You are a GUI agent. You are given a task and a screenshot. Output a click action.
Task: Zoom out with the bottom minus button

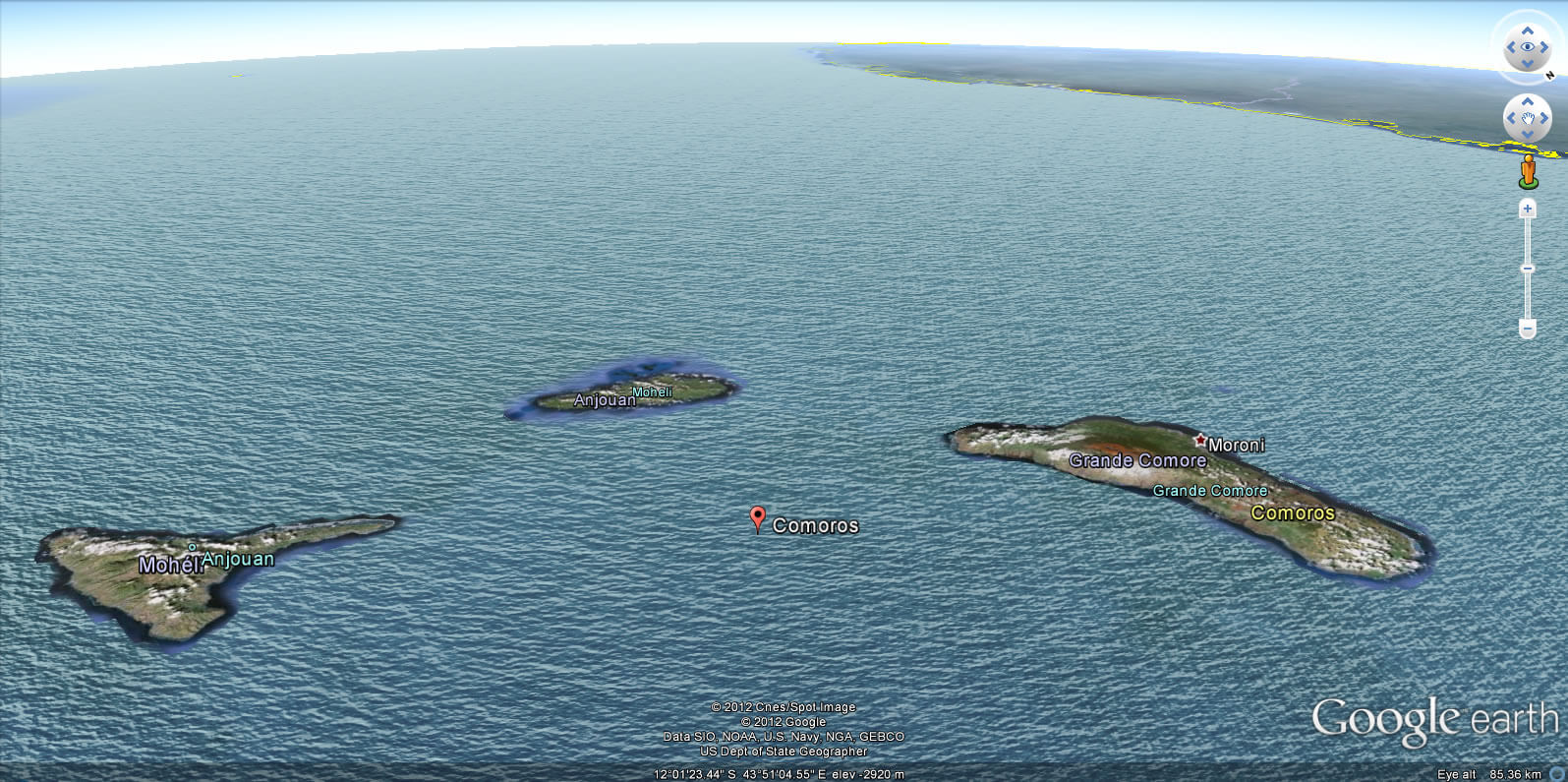[x=1527, y=328]
